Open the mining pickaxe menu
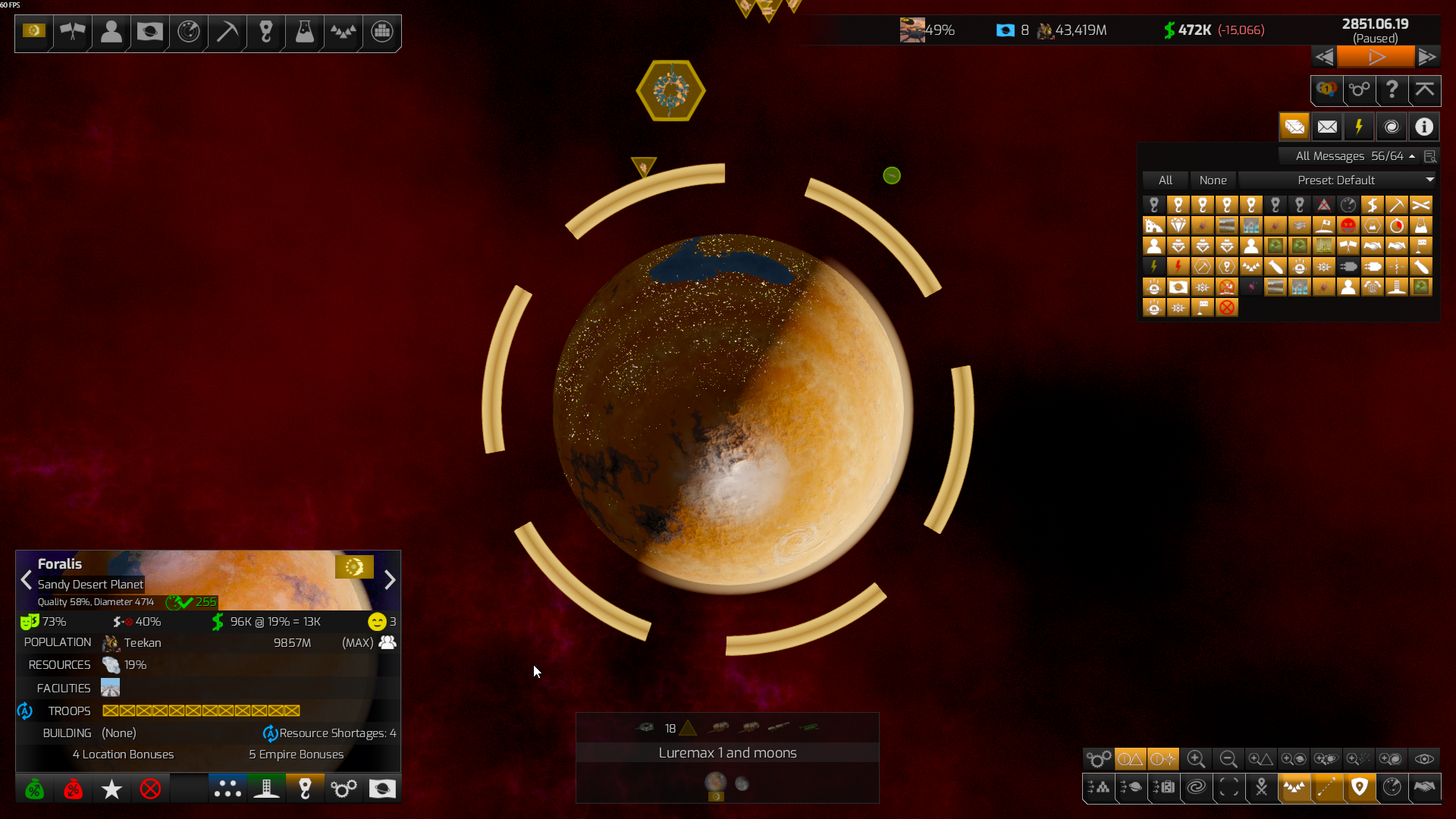The image size is (1456, 819). [x=227, y=32]
